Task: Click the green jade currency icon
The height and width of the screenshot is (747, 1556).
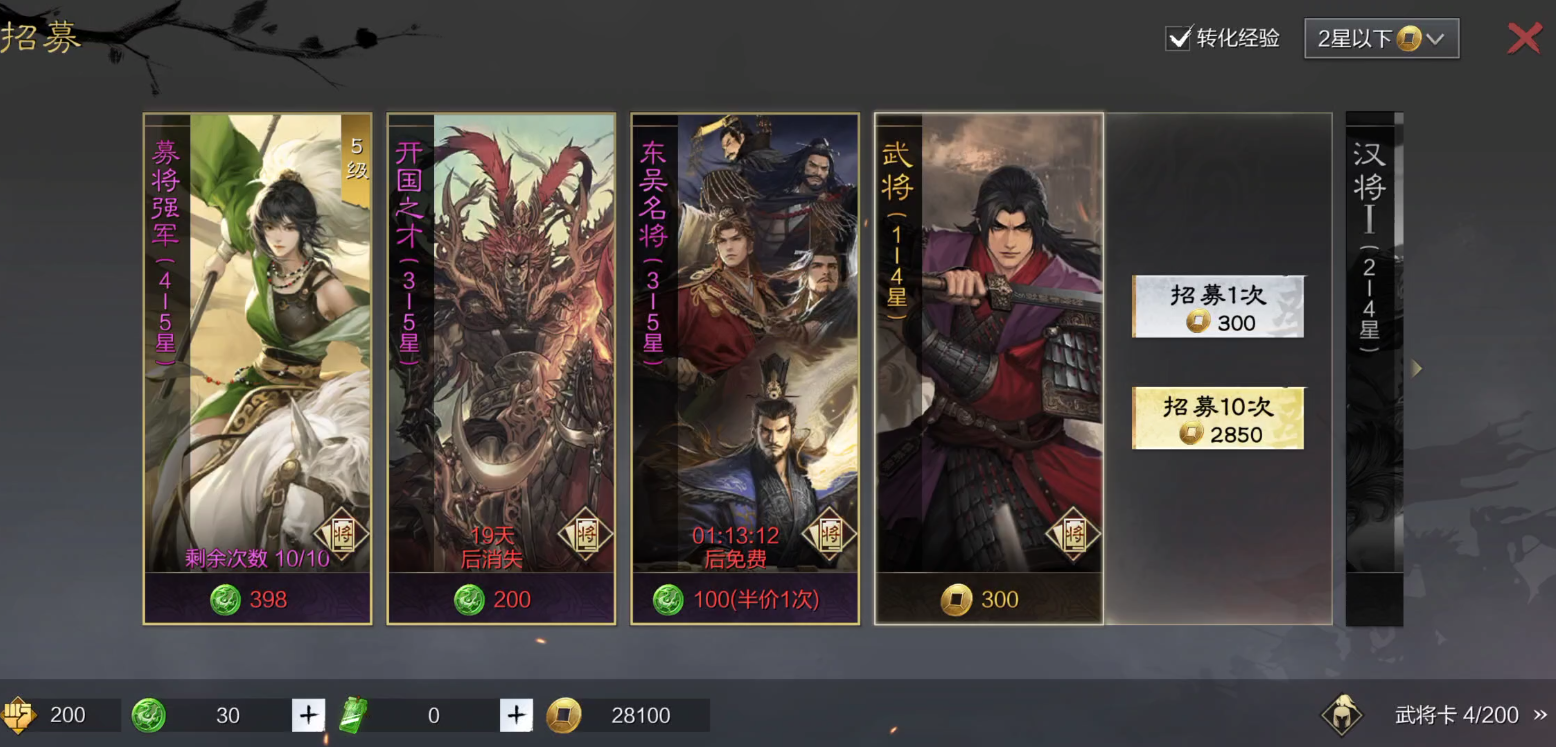Action: click(148, 715)
